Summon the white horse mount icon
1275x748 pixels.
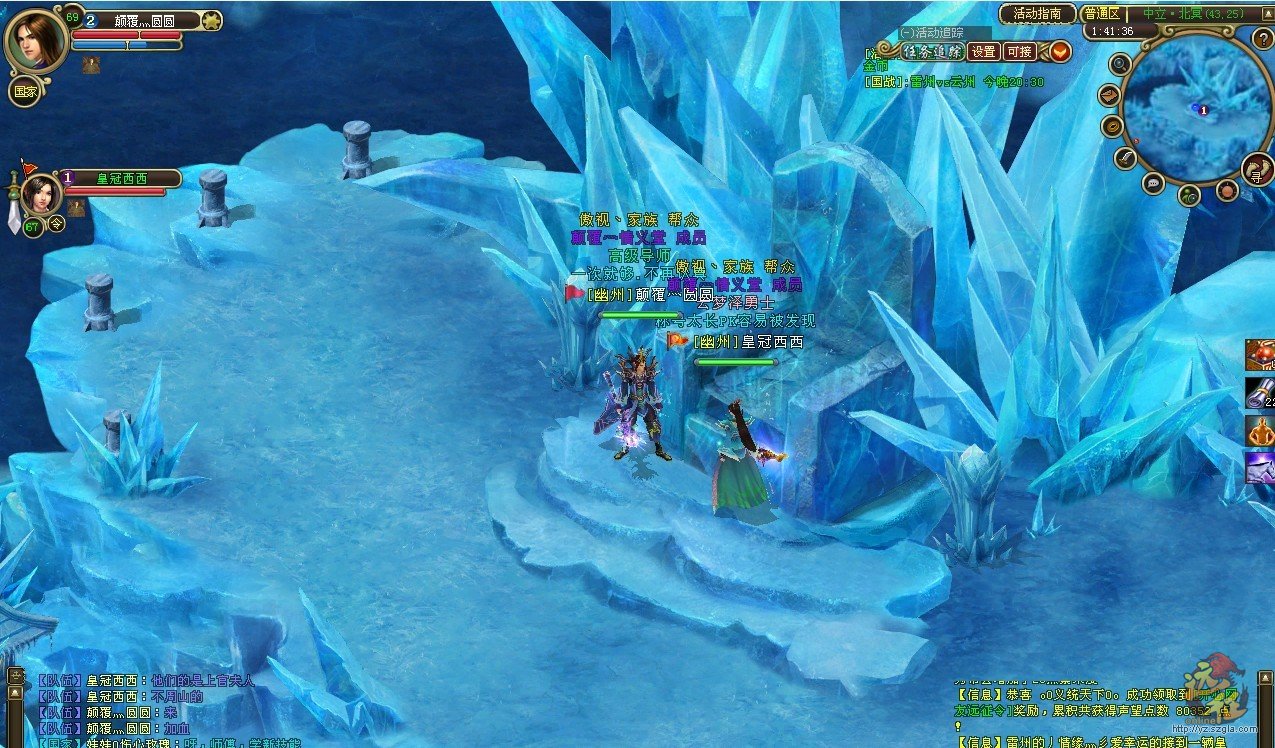click(x=1260, y=467)
